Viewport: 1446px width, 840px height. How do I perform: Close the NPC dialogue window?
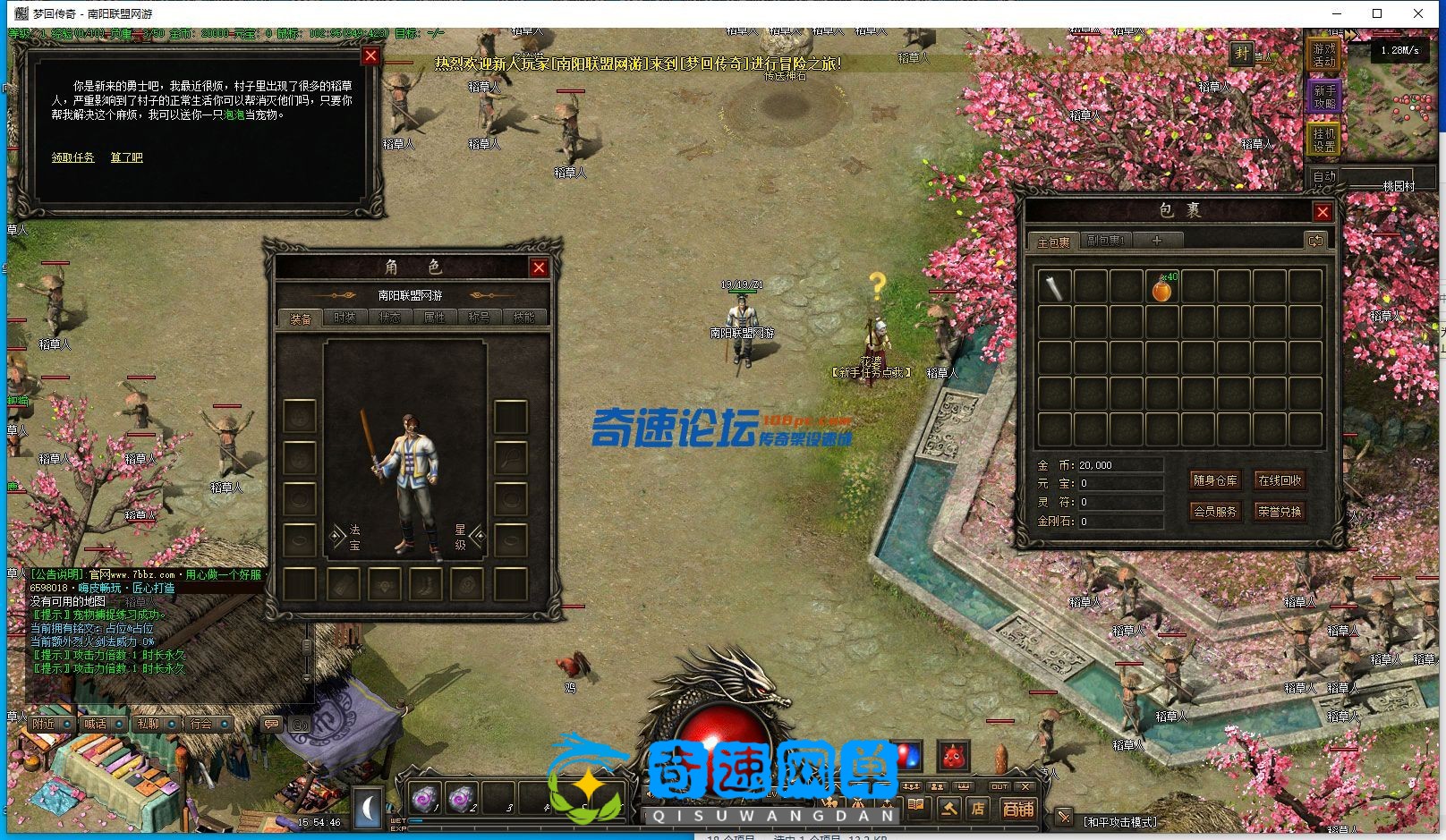370,55
